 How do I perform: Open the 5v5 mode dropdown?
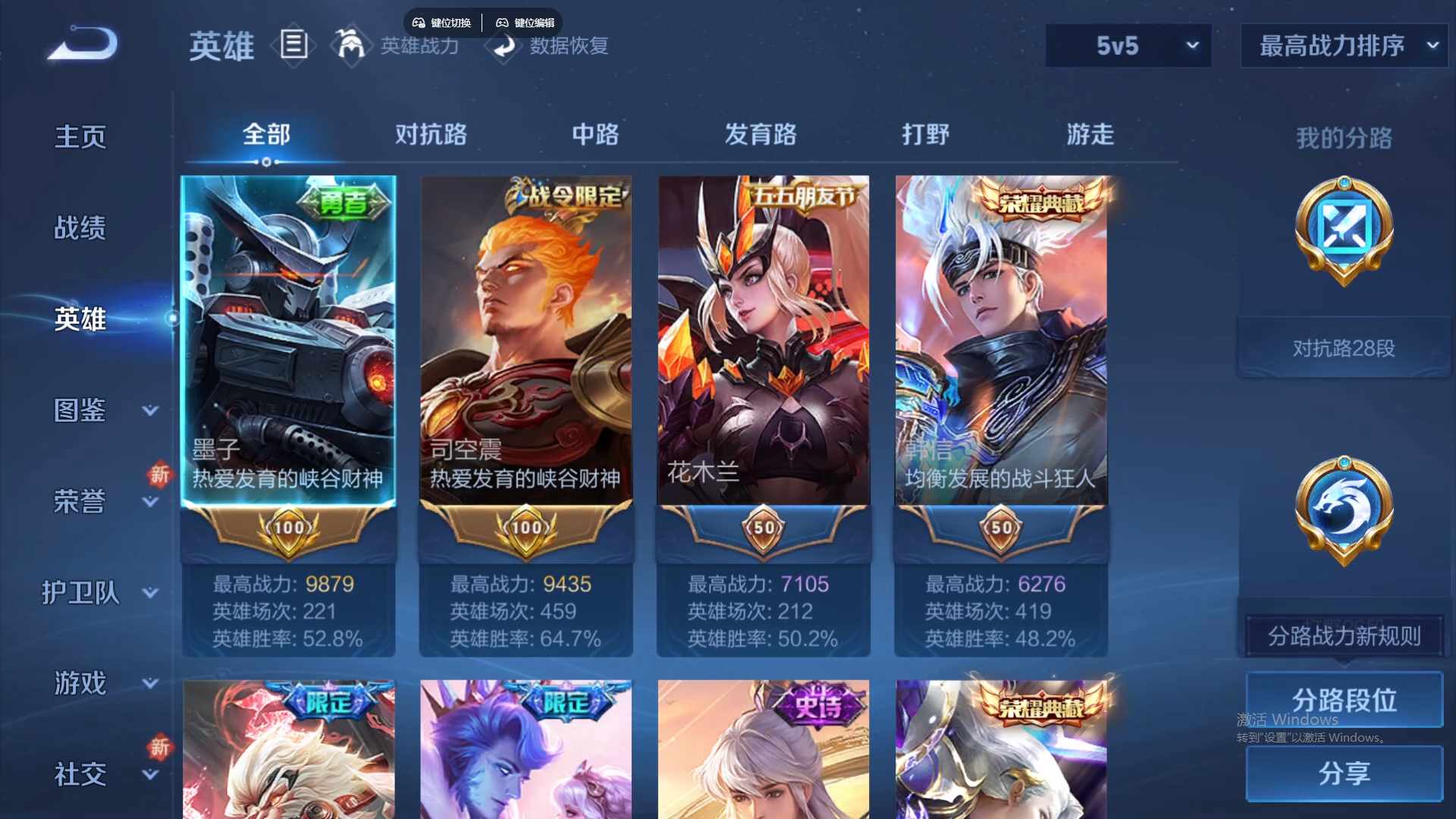click(x=1128, y=45)
